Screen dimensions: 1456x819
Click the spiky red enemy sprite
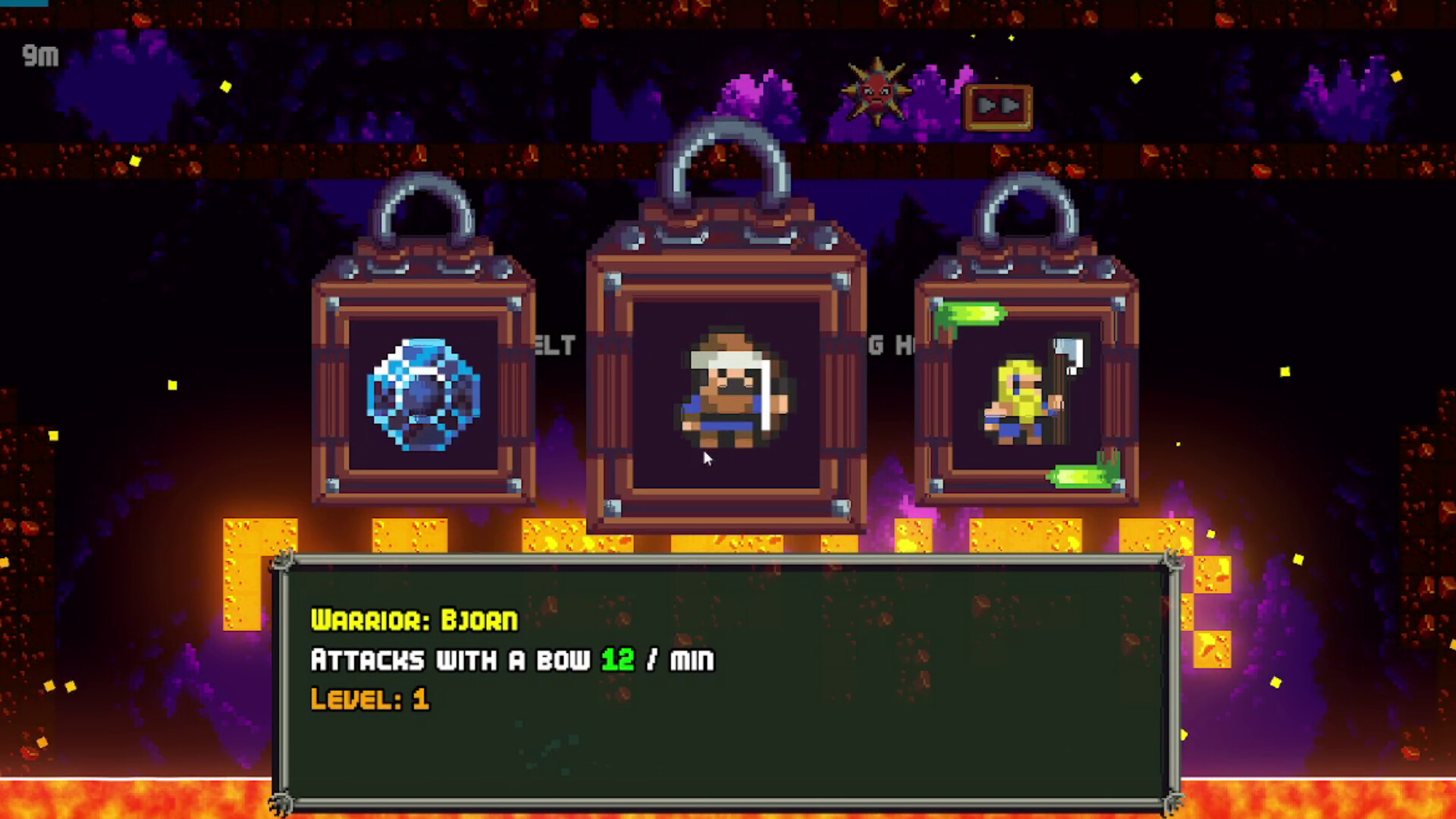tap(876, 91)
